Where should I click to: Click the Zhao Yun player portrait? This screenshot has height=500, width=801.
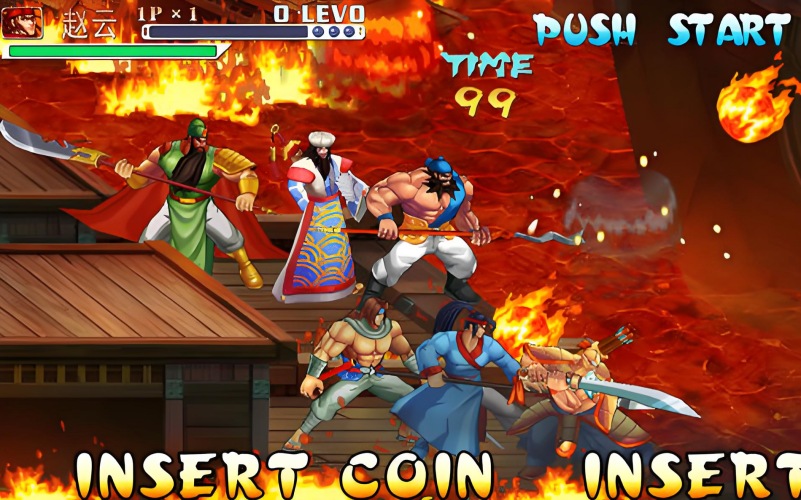click(22, 22)
